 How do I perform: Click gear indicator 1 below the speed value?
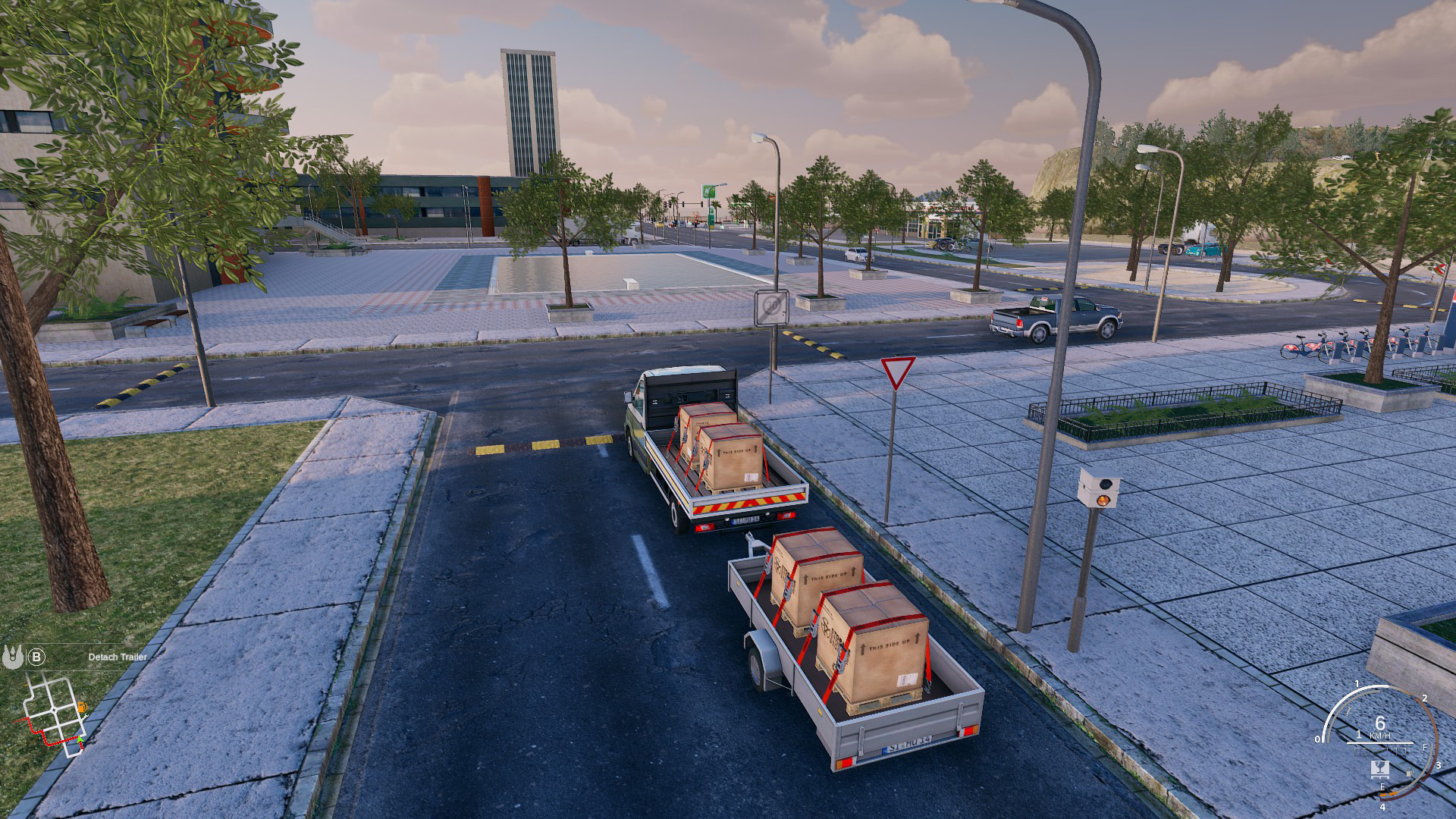(1360, 734)
